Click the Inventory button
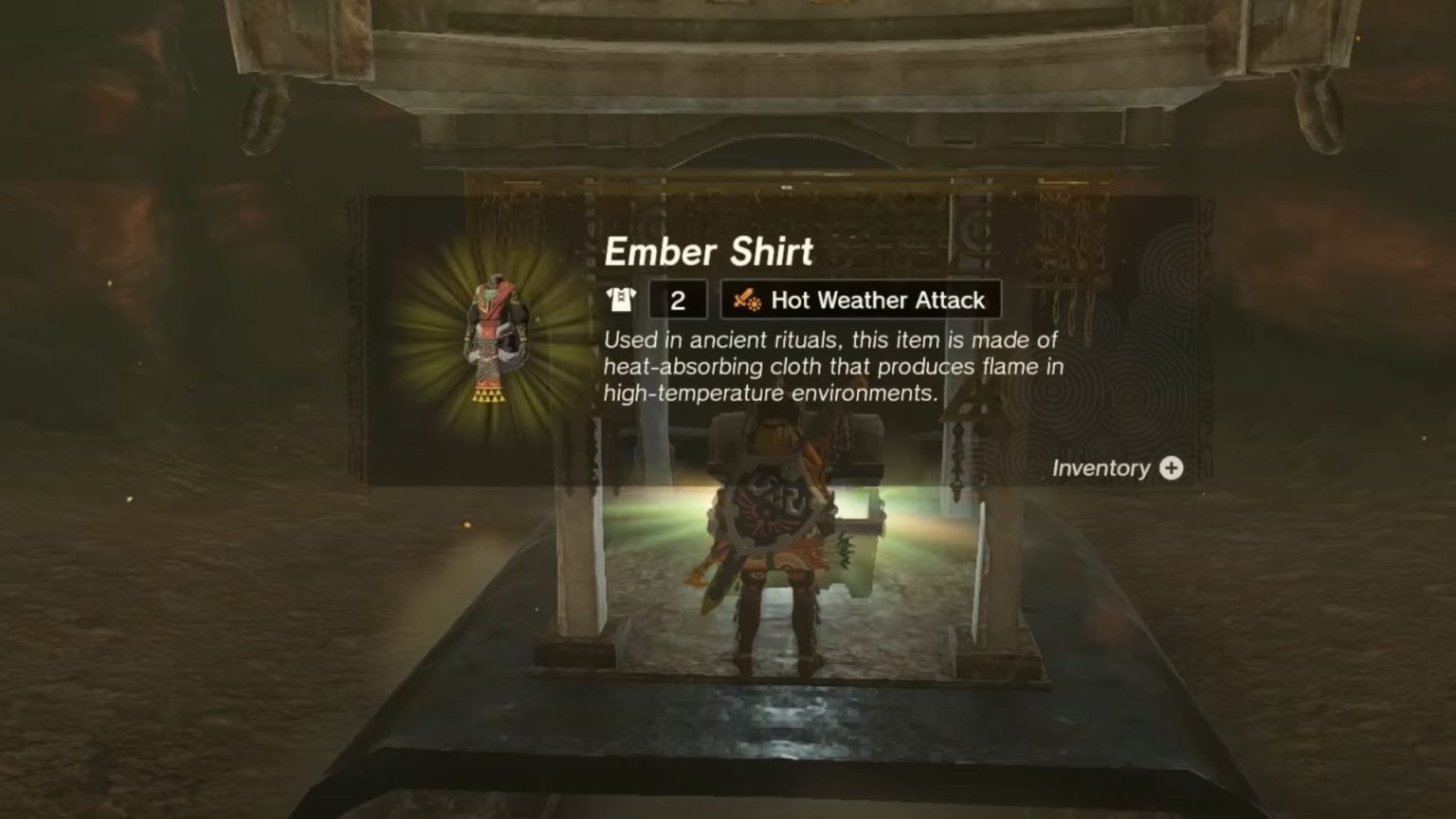 (x=1119, y=467)
